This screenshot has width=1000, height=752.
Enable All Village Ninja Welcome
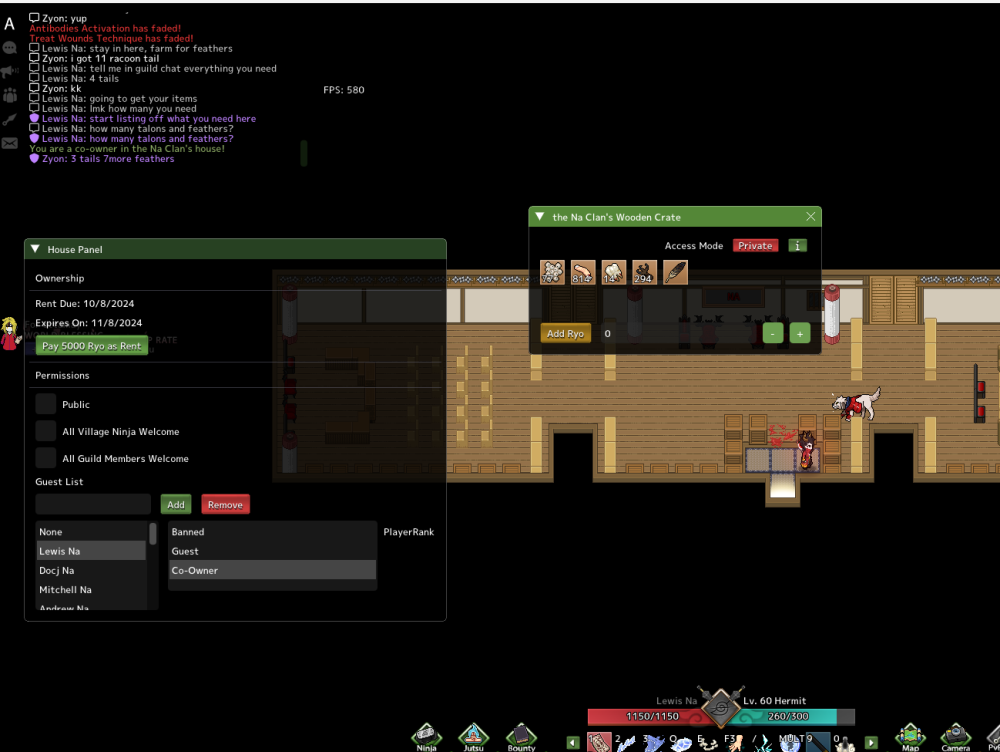[46, 431]
